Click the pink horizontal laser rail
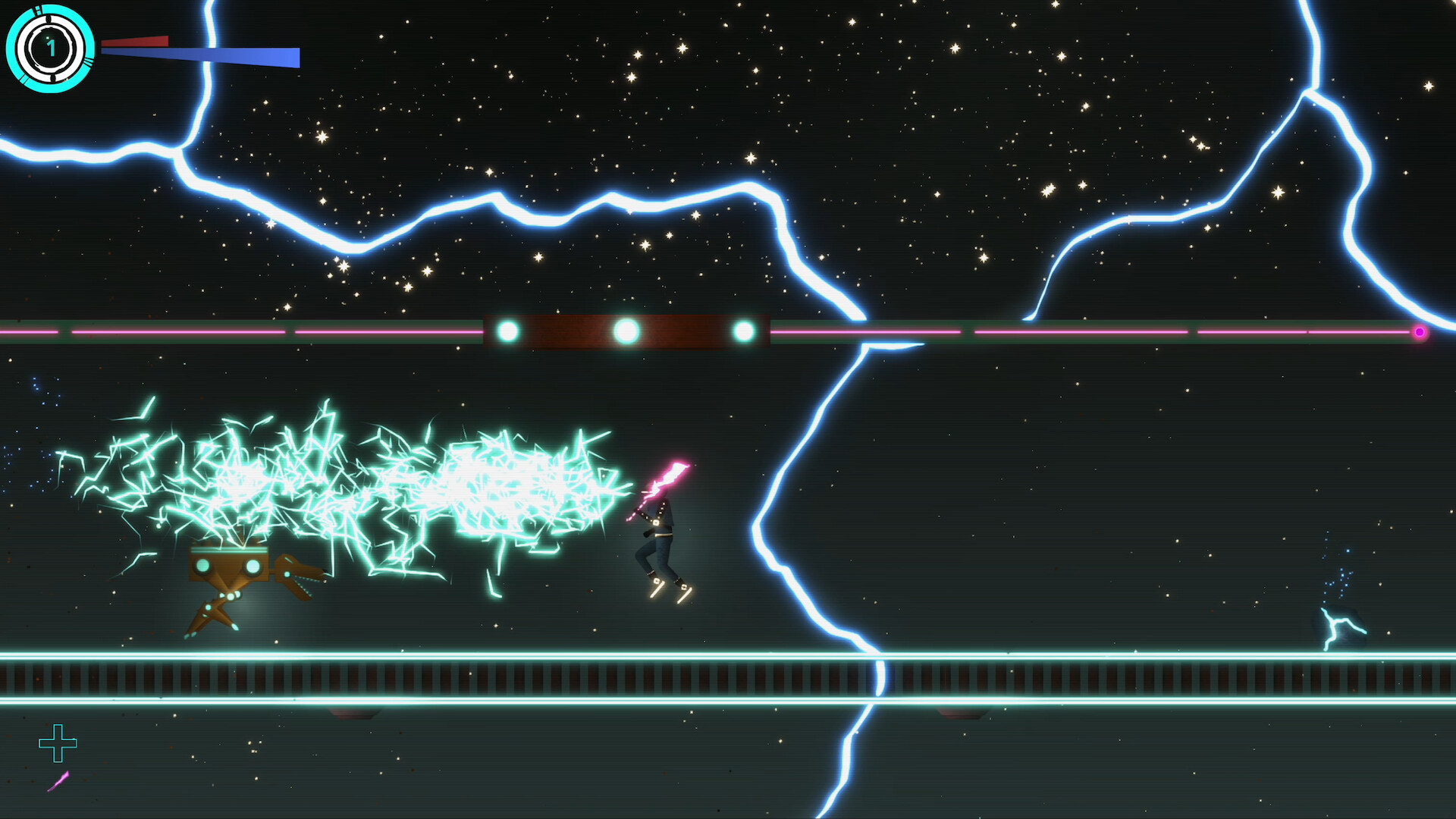This screenshot has width=1456, height=819. pos(1062,331)
